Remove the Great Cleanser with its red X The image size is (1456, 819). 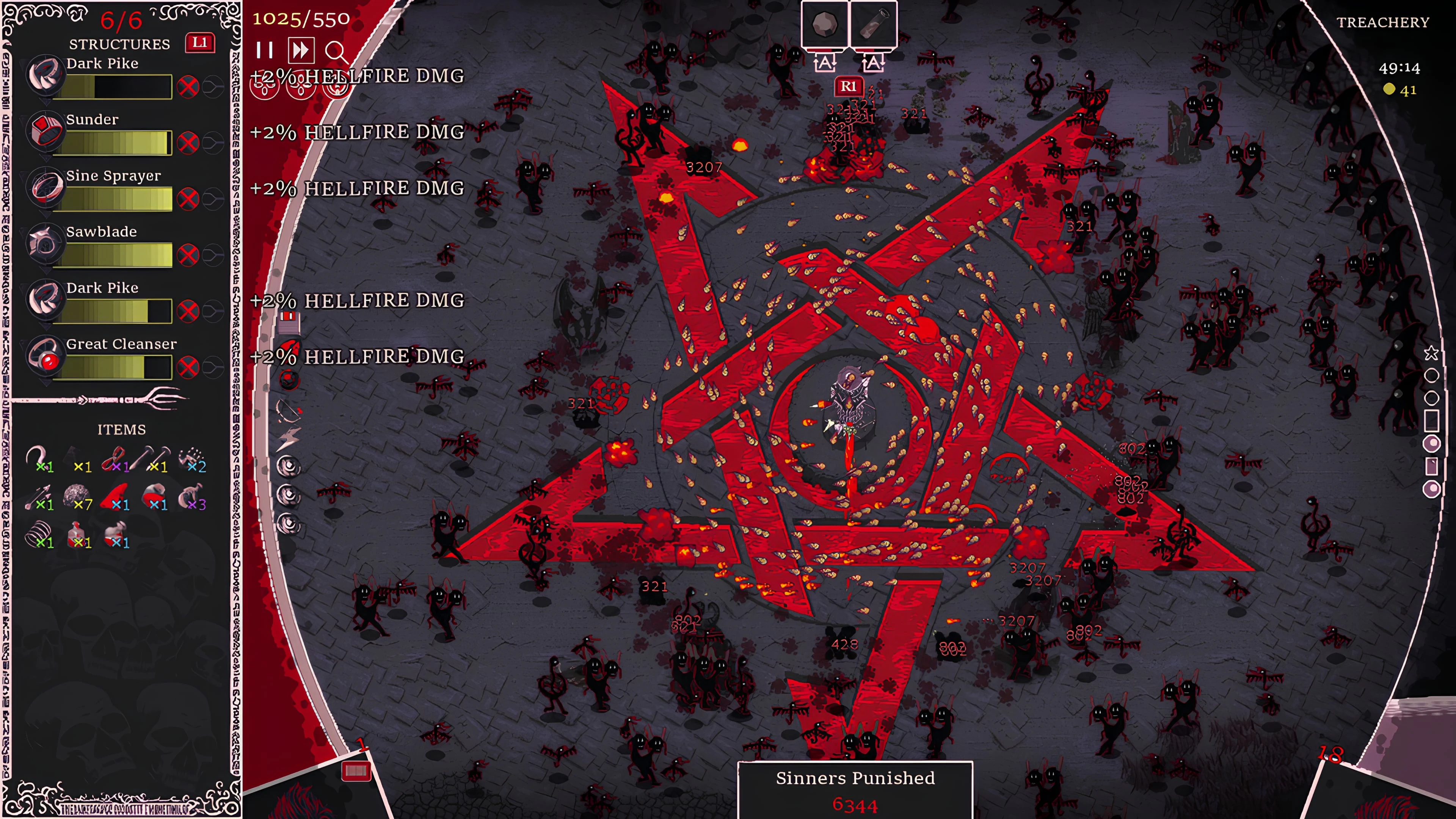click(188, 367)
